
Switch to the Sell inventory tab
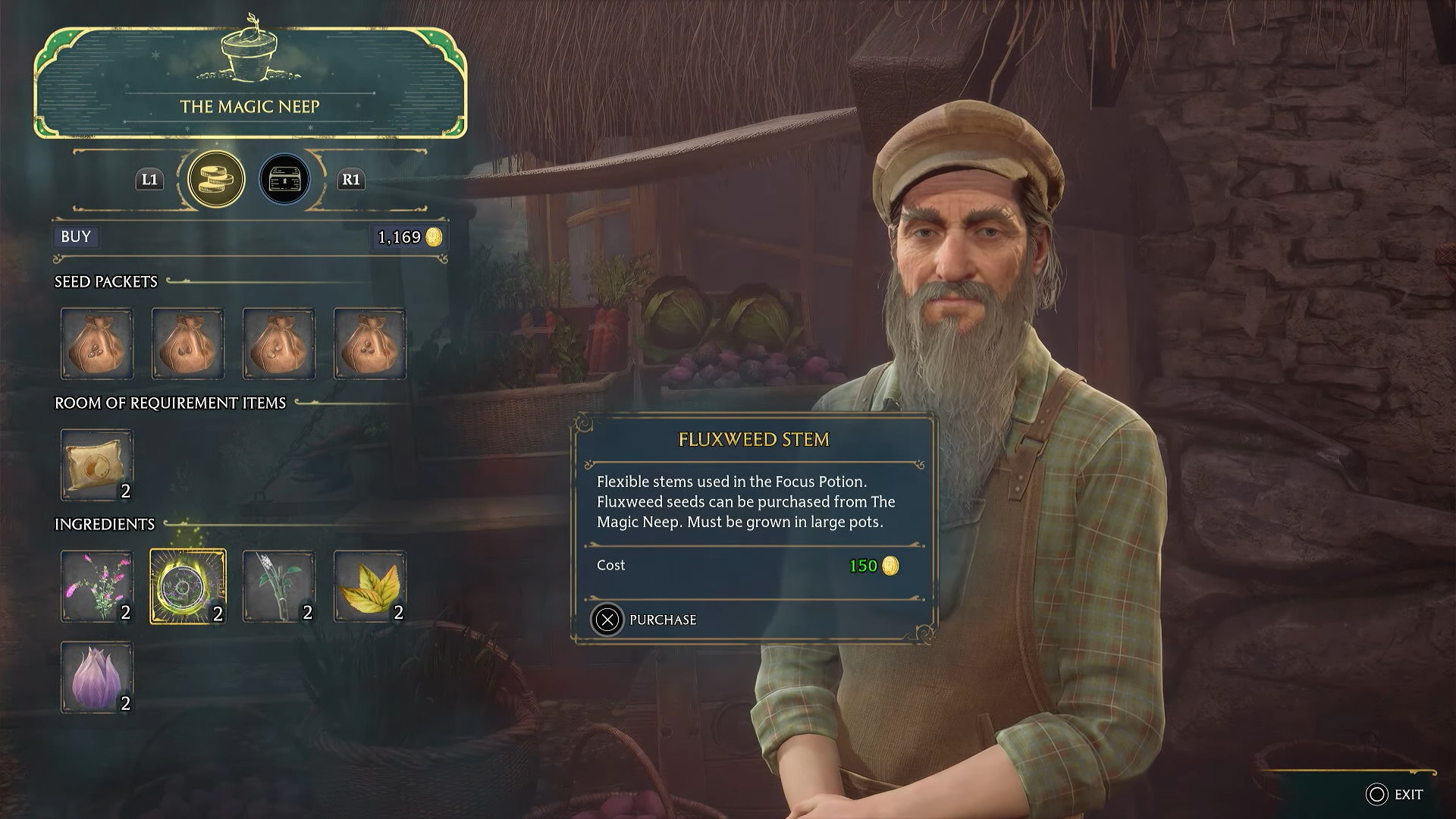tap(285, 178)
